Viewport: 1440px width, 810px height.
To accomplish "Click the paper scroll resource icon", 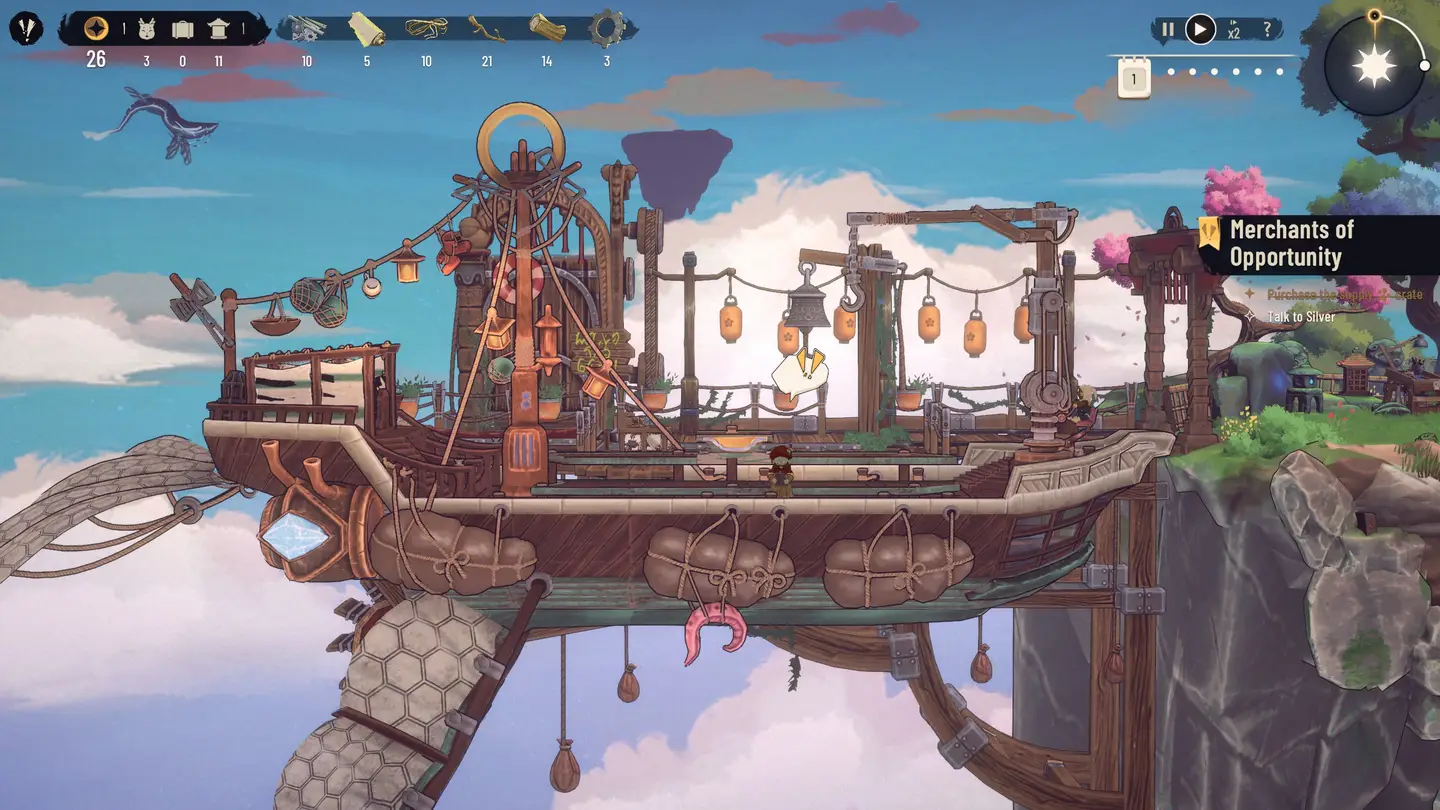I will point(366,29).
